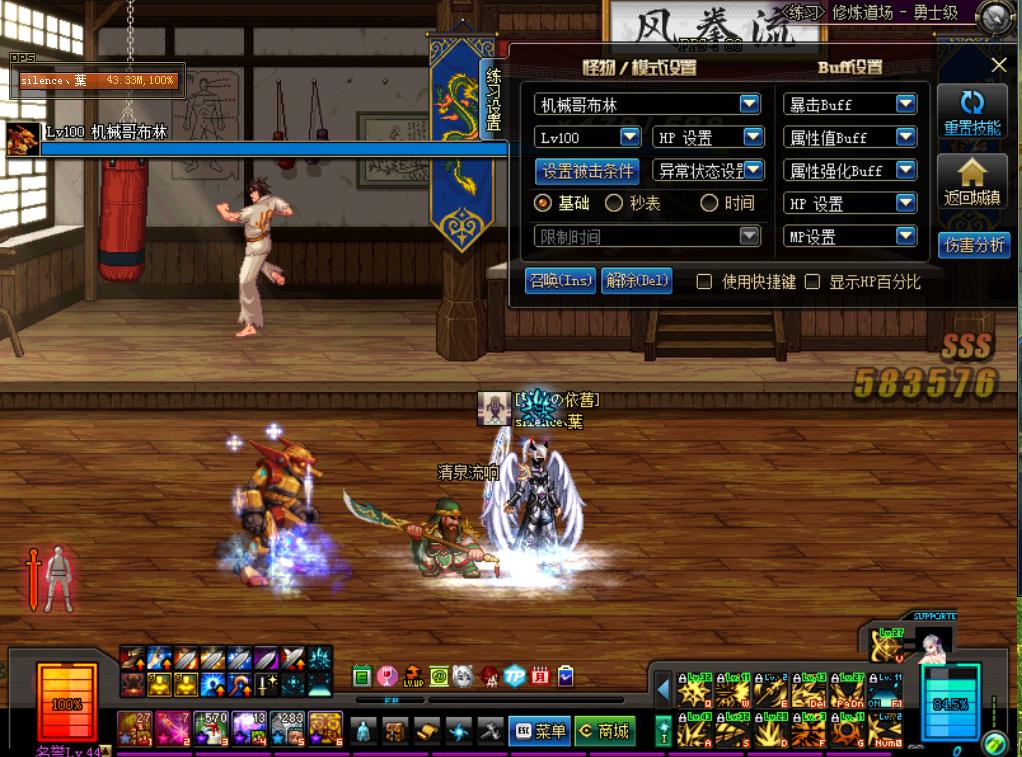1022x757 pixels.
Task: Enable the 显示HP百分比 checkbox
Action: click(x=812, y=282)
